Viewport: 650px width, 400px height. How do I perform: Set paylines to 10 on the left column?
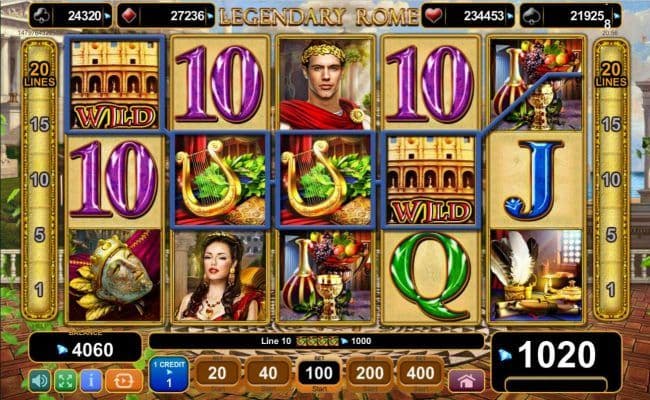41,179
